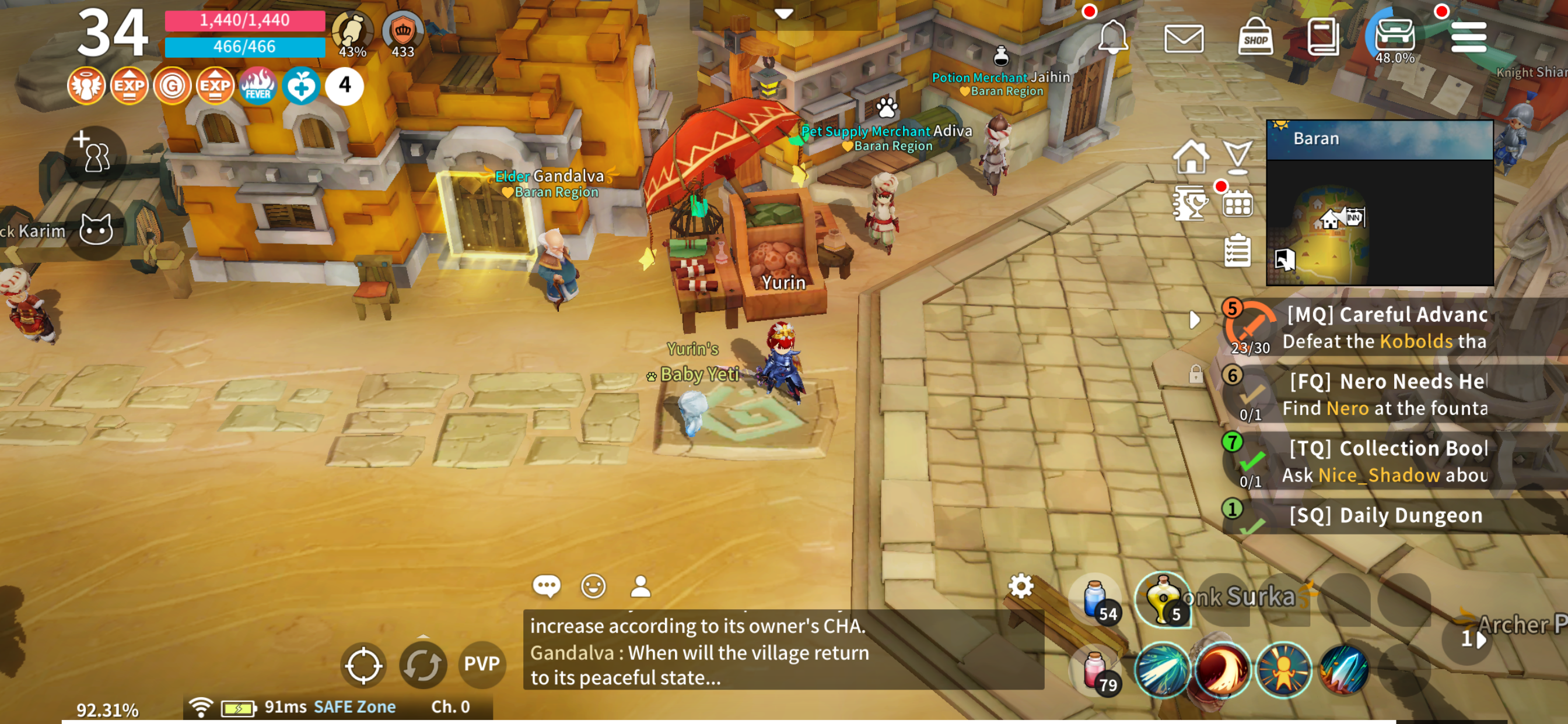Tap the cat face pet icon
This screenshot has height=724, width=1568.
click(96, 231)
